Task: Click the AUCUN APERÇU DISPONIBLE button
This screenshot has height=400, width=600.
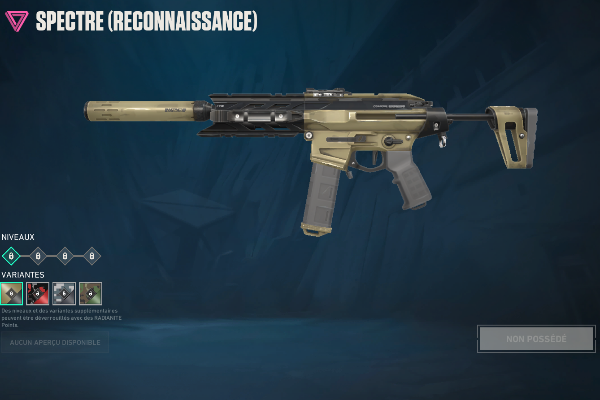Action: click(55, 343)
